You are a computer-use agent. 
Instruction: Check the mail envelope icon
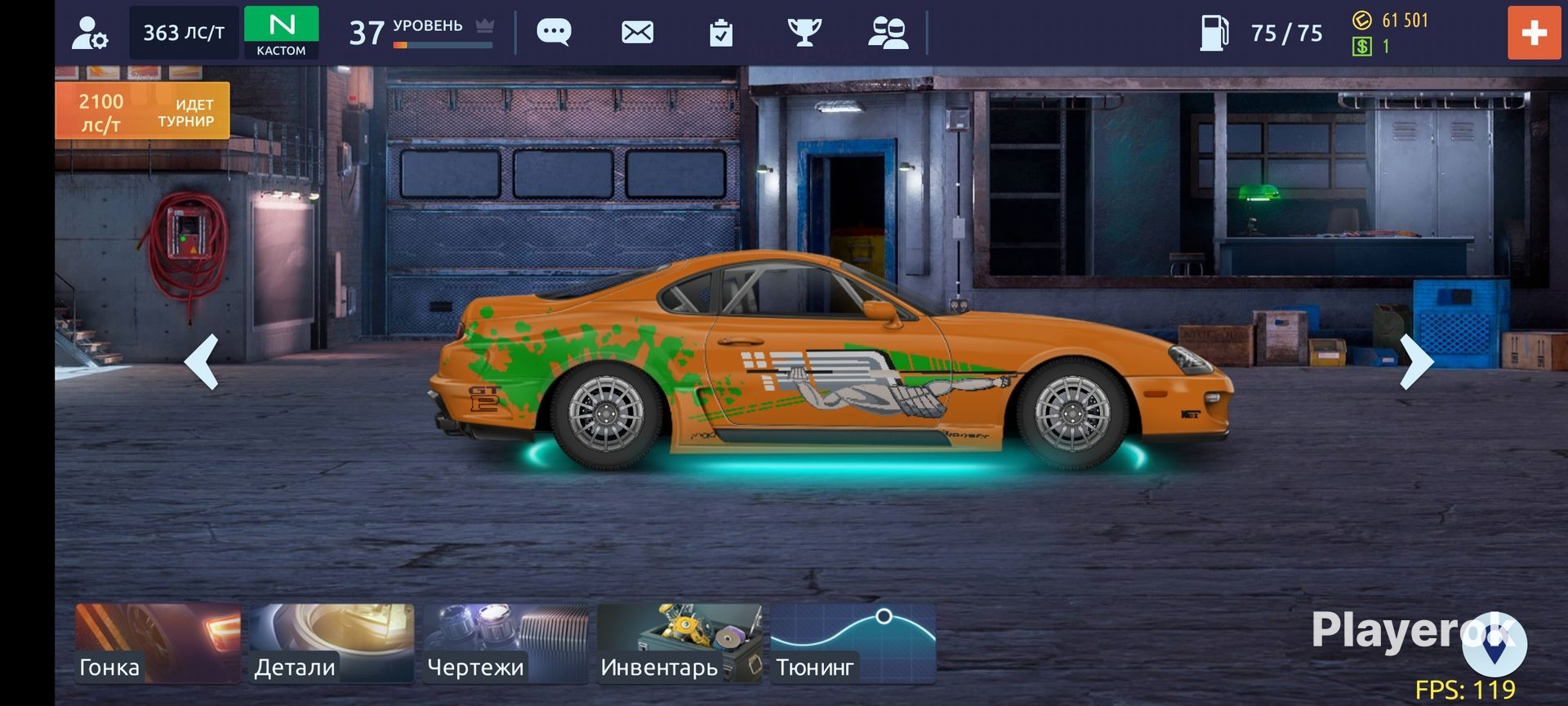(637, 33)
